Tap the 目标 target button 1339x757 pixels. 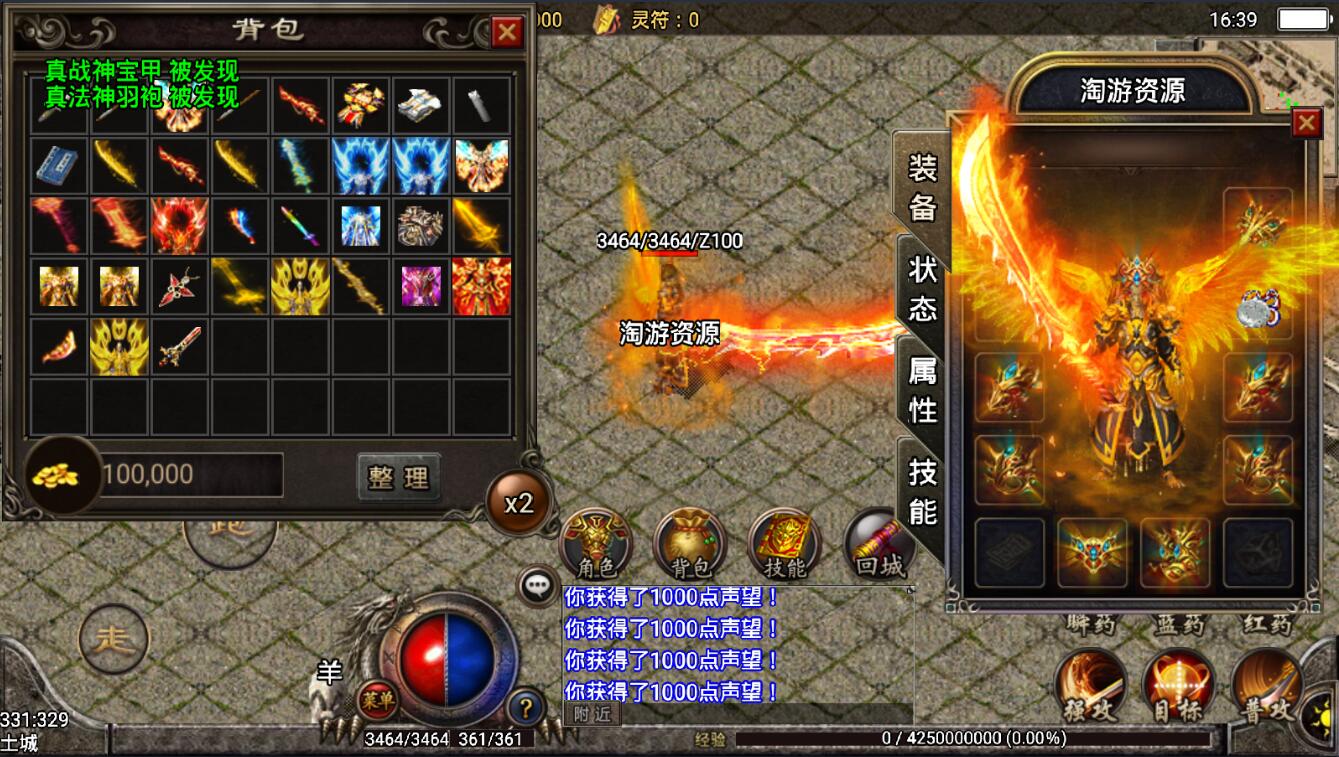(1178, 688)
